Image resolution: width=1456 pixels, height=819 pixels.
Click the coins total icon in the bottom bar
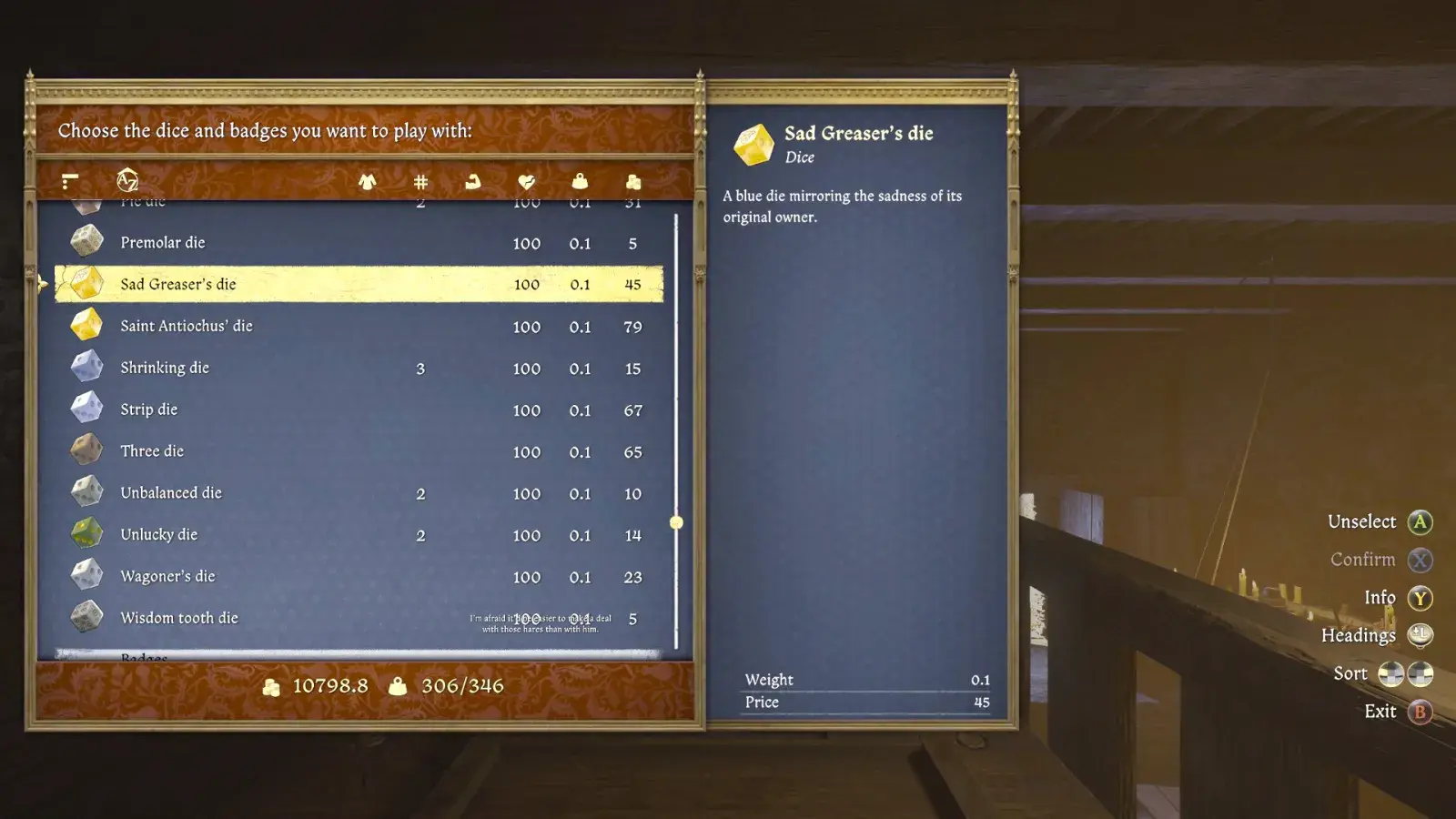(x=273, y=686)
